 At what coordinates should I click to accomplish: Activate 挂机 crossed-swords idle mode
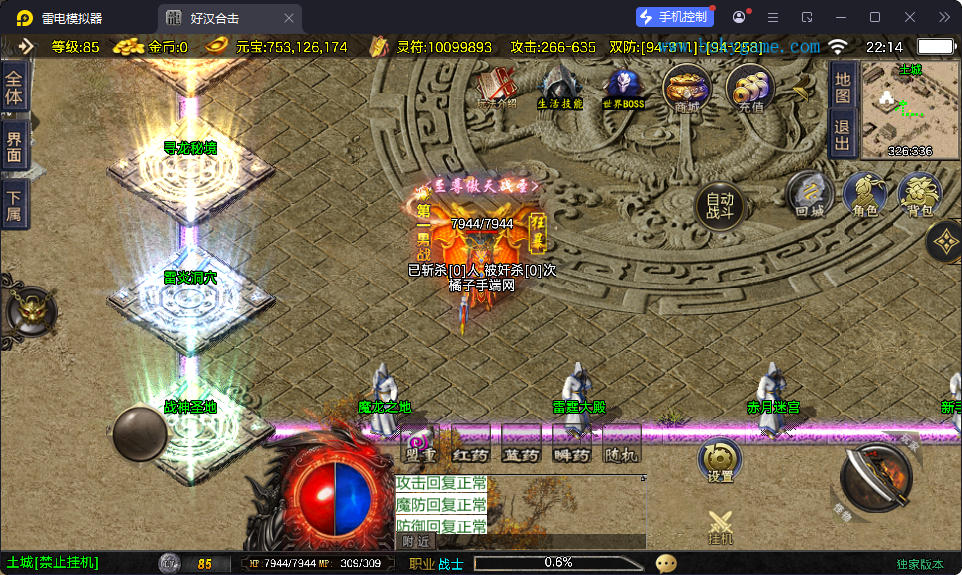(x=720, y=526)
